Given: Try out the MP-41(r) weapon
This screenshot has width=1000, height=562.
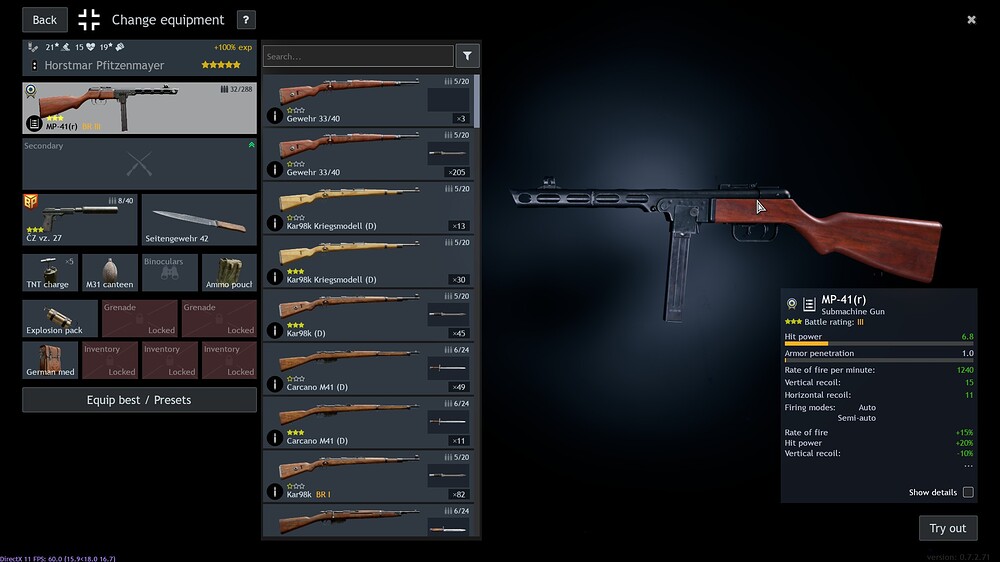Looking at the screenshot, I should (x=947, y=528).
